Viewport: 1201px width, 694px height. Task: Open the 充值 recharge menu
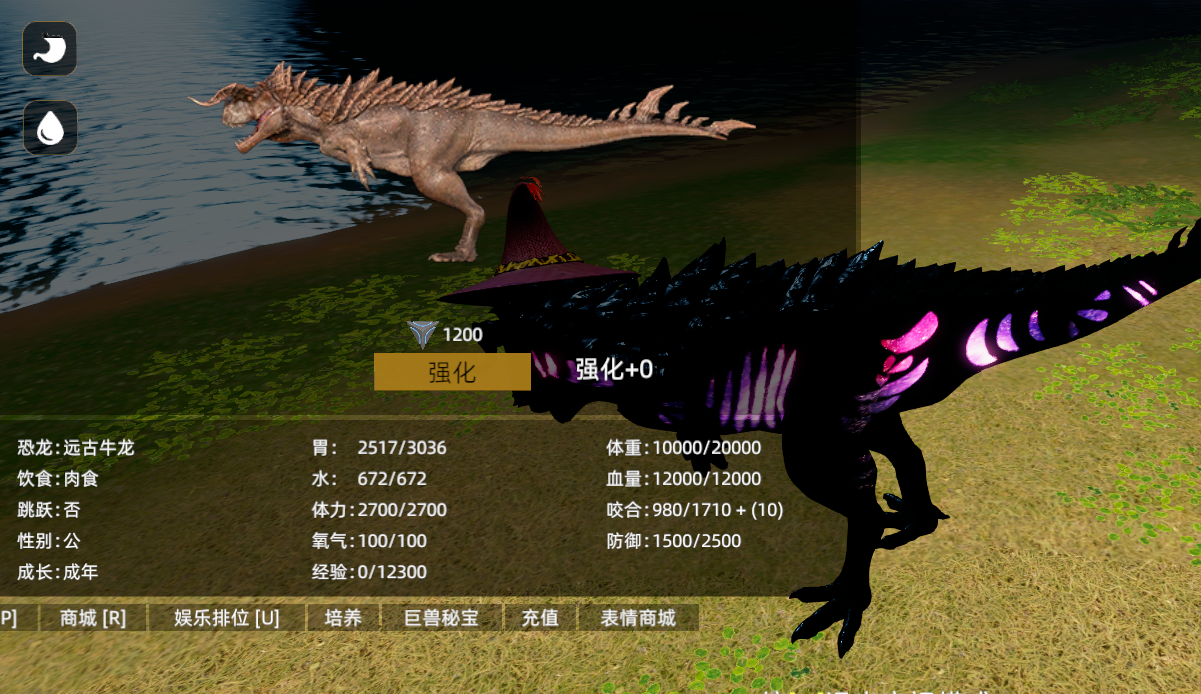tap(540, 618)
